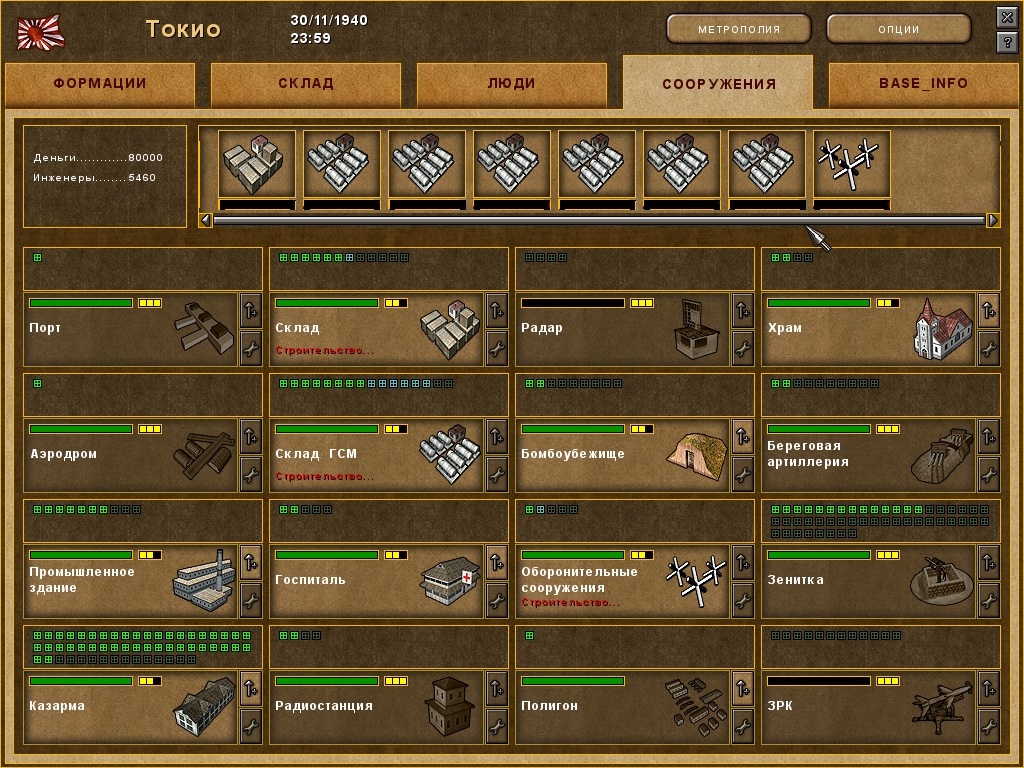Viewport: 1024px width, 768px height.
Task: Open the ОПЦИИ menu
Action: click(898, 29)
